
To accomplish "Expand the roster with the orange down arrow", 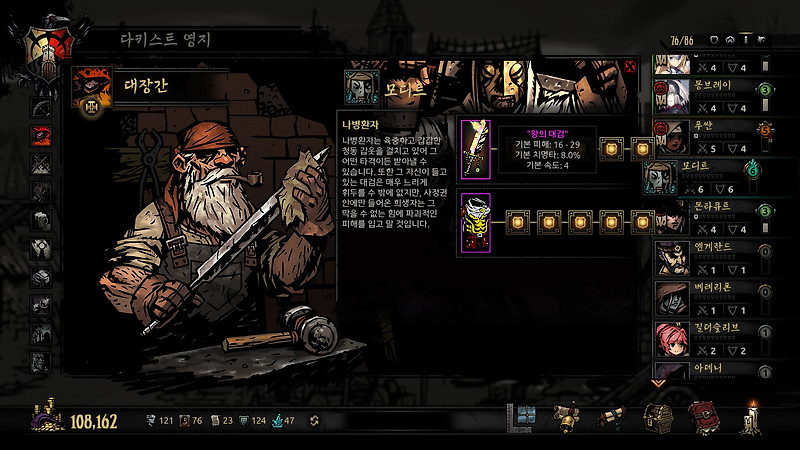I will pos(658,381).
